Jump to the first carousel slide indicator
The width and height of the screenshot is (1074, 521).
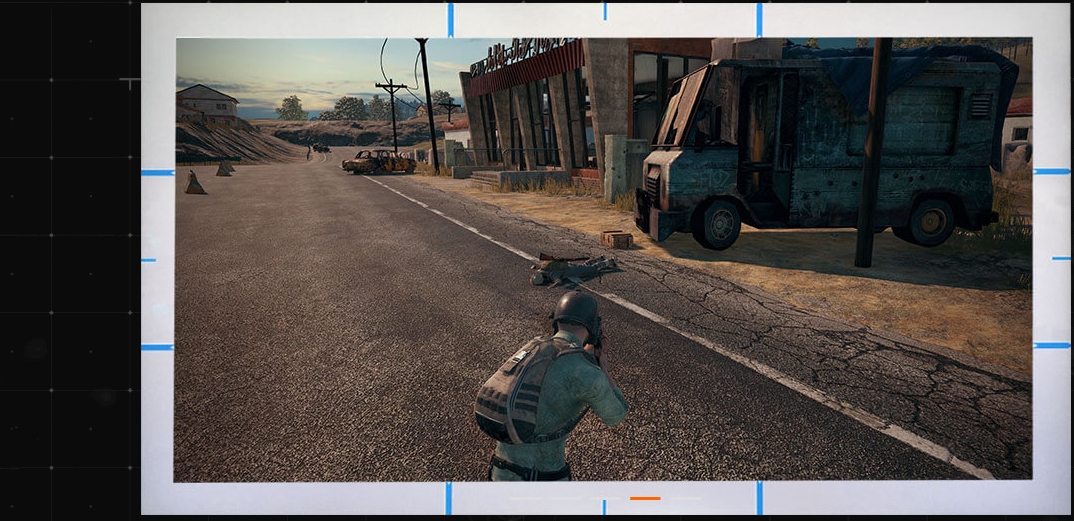coord(524,498)
